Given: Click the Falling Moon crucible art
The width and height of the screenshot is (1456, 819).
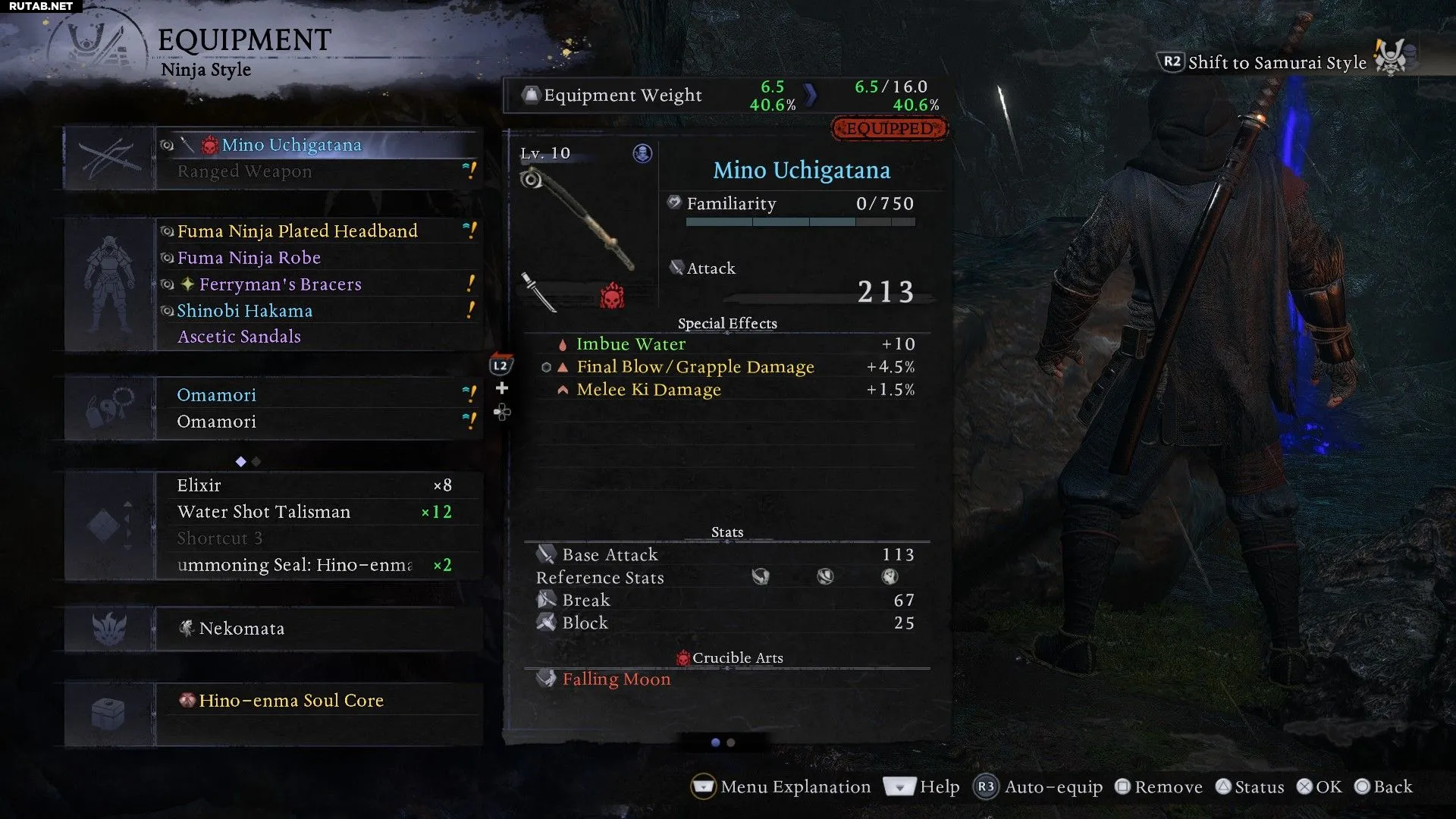Looking at the screenshot, I should coord(616,679).
